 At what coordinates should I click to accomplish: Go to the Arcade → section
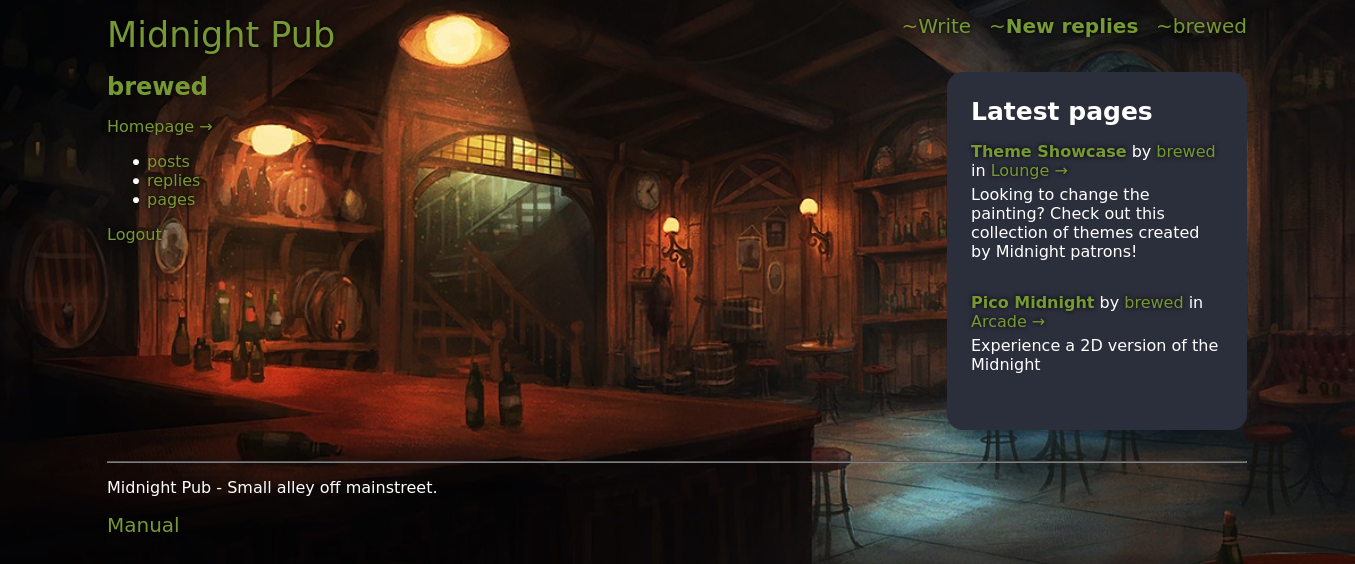[1007, 321]
